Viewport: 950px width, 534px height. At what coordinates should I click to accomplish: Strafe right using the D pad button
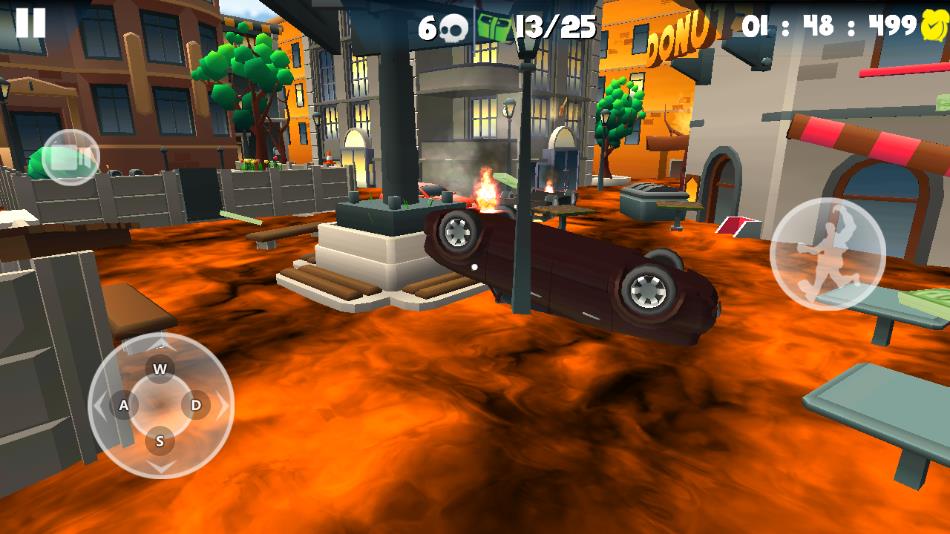click(x=196, y=405)
